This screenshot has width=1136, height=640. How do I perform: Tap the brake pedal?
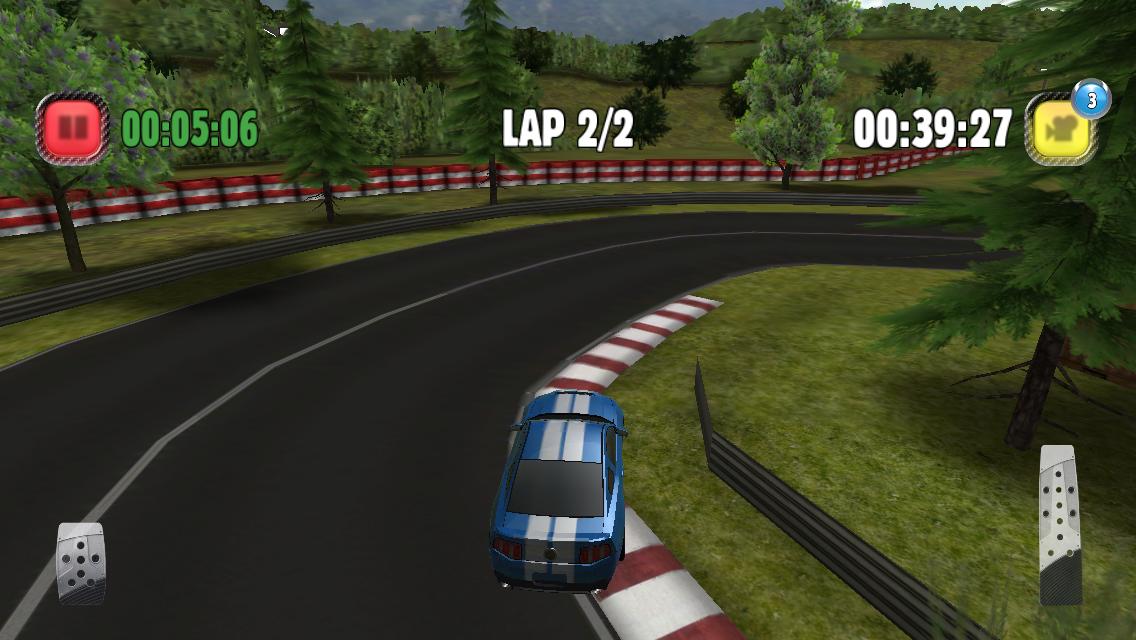point(81,564)
